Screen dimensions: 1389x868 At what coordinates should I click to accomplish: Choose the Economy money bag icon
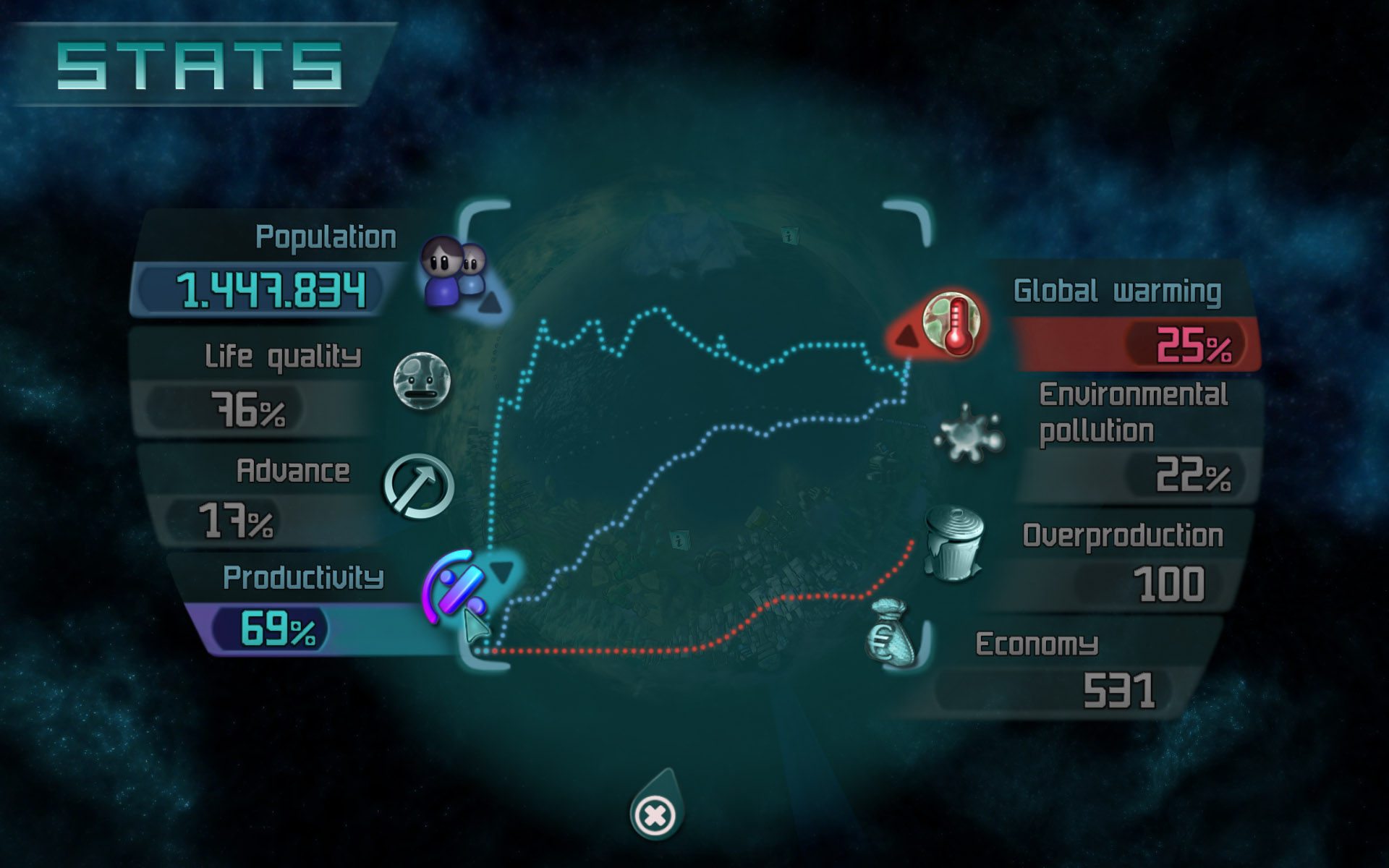pyautogui.click(x=893, y=634)
